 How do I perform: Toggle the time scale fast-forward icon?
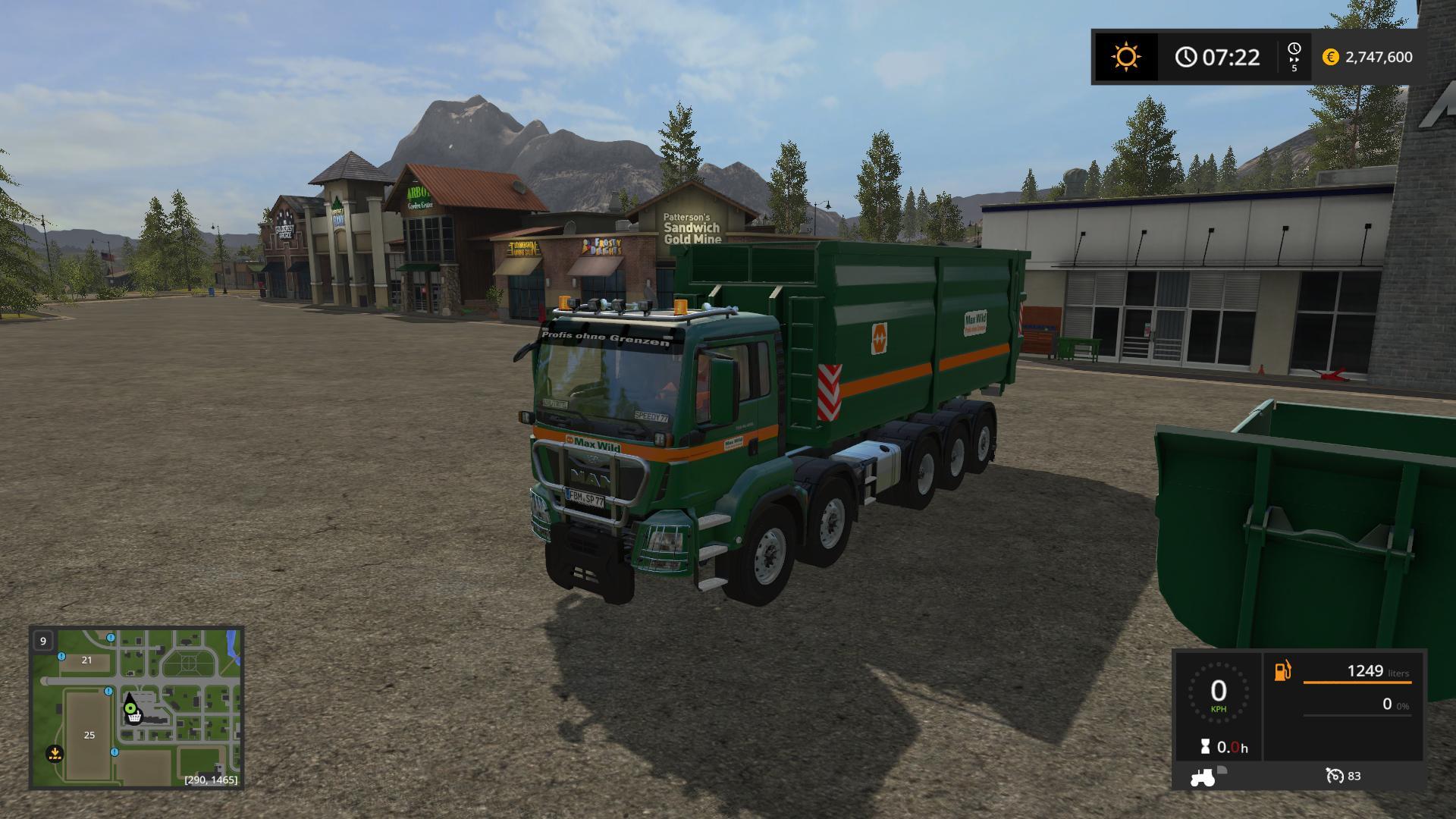coord(1294,57)
